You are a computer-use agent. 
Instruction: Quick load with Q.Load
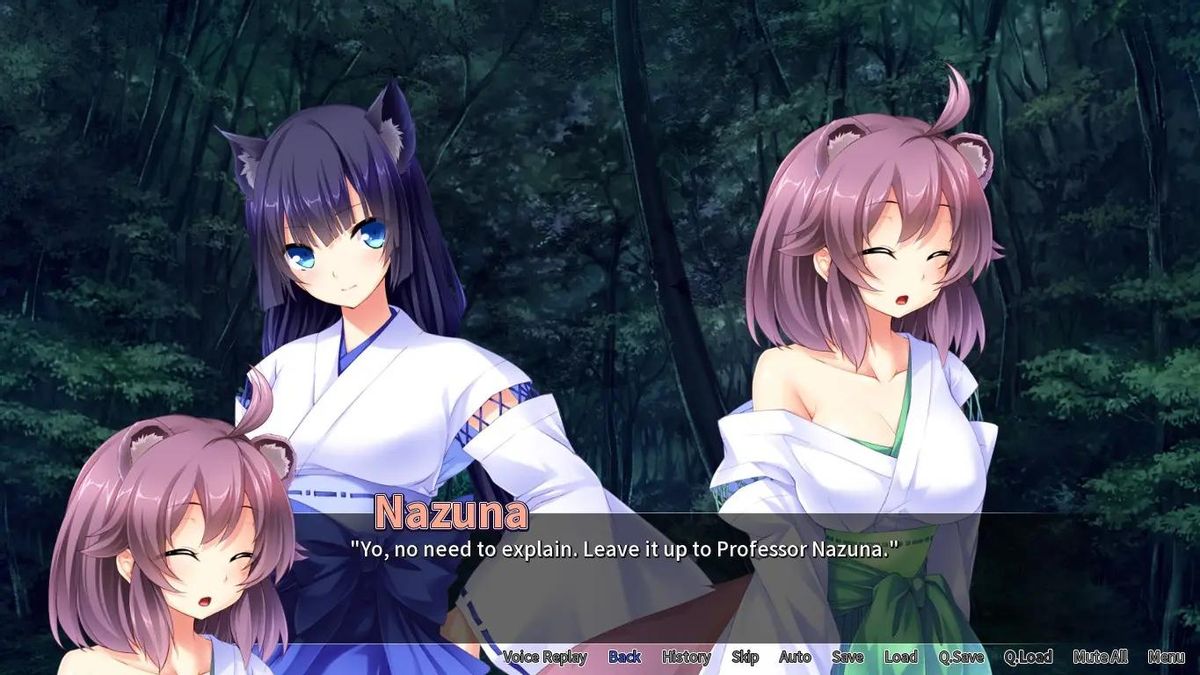tap(1028, 657)
